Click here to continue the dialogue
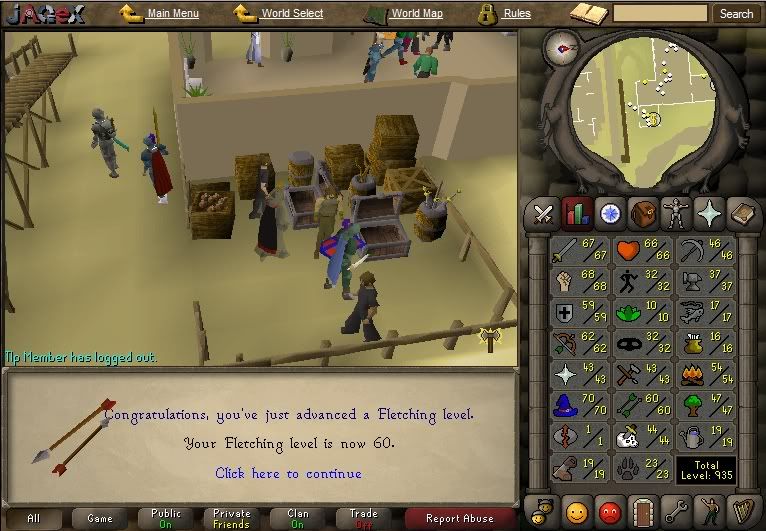Screen dimensions: 766x531 click(288, 473)
